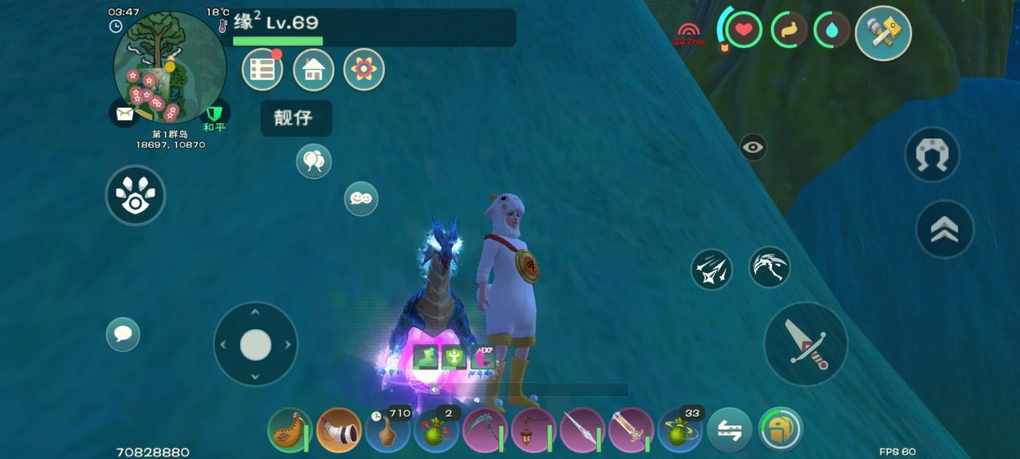Open the hammer crafting build menu
The height and width of the screenshot is (459, 1020).
point(883,33)
